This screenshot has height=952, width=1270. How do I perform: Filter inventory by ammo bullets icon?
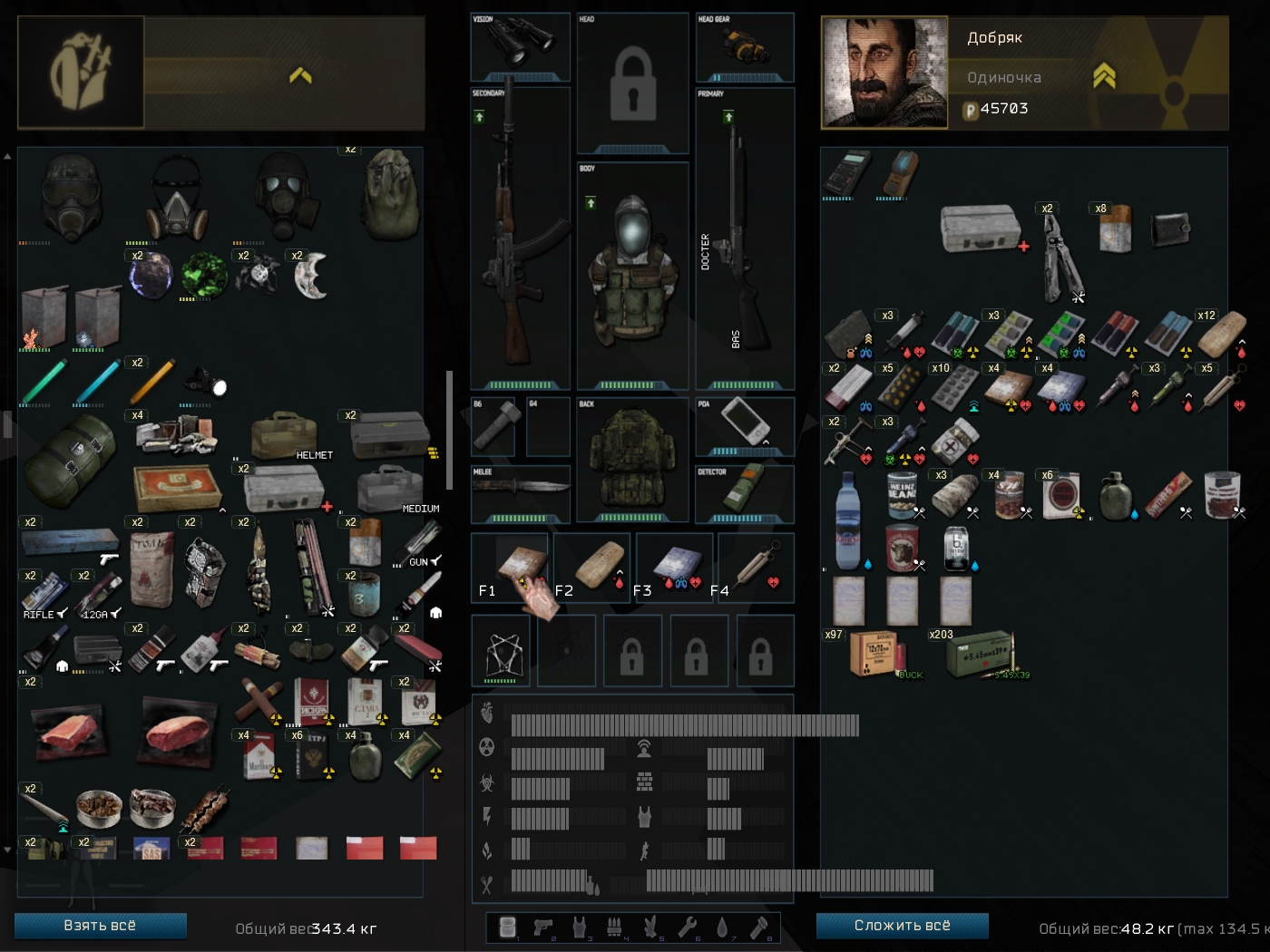pos(614,927)
